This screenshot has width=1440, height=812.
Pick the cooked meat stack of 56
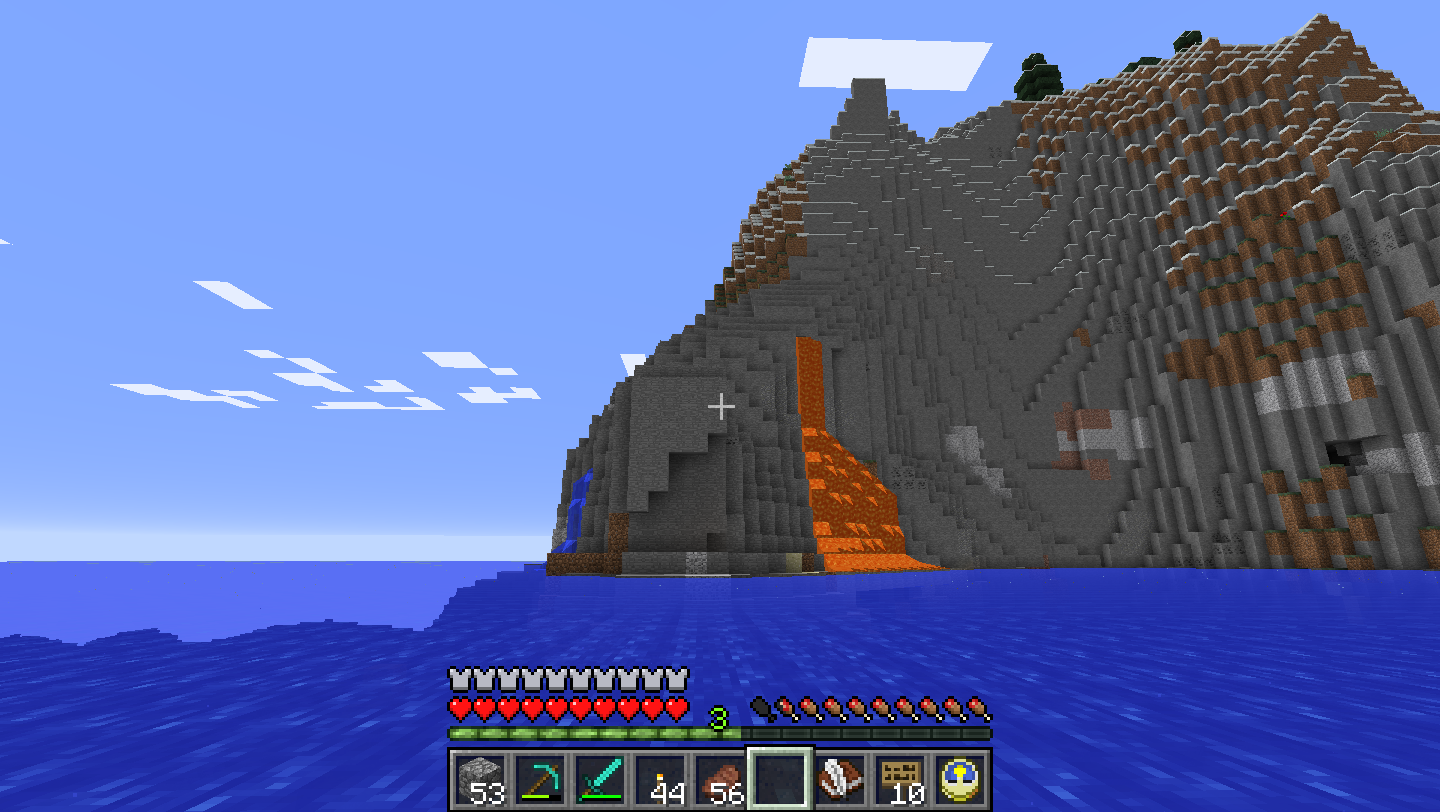pyautogui.click(x=720, y=778)
